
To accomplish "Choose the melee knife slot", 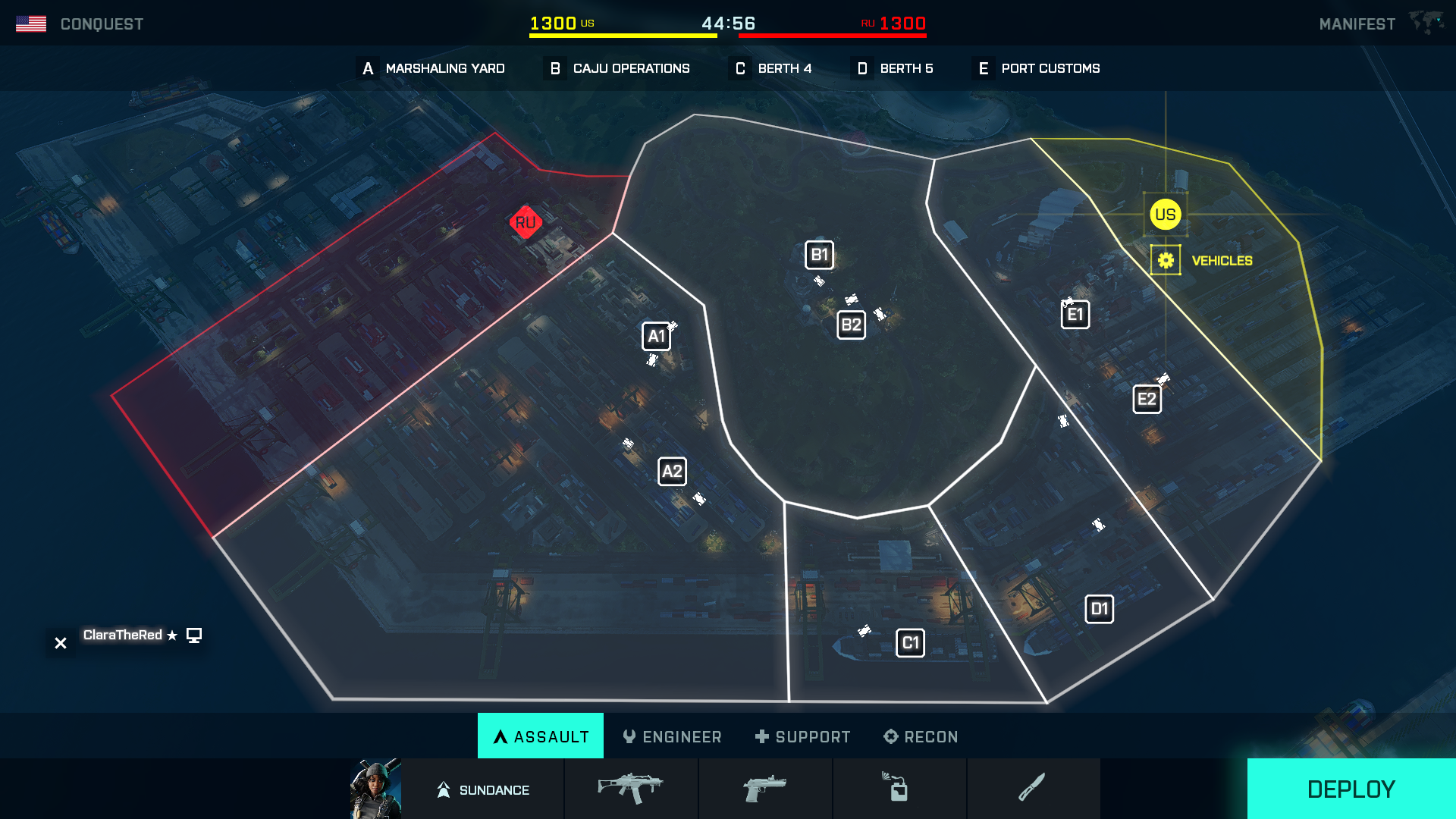I will [1033, 789].
